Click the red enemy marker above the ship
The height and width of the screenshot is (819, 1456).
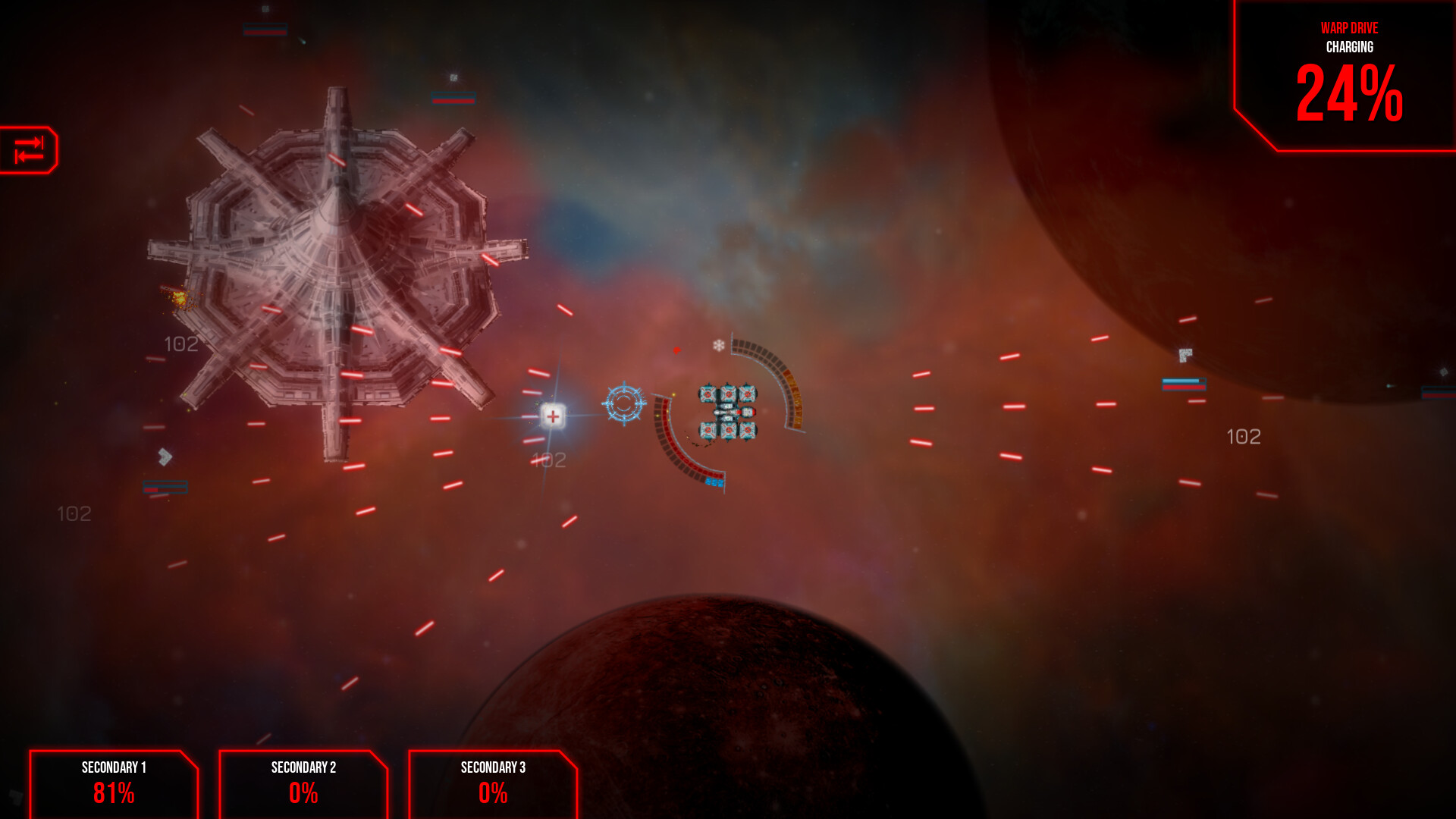(676, 350)
